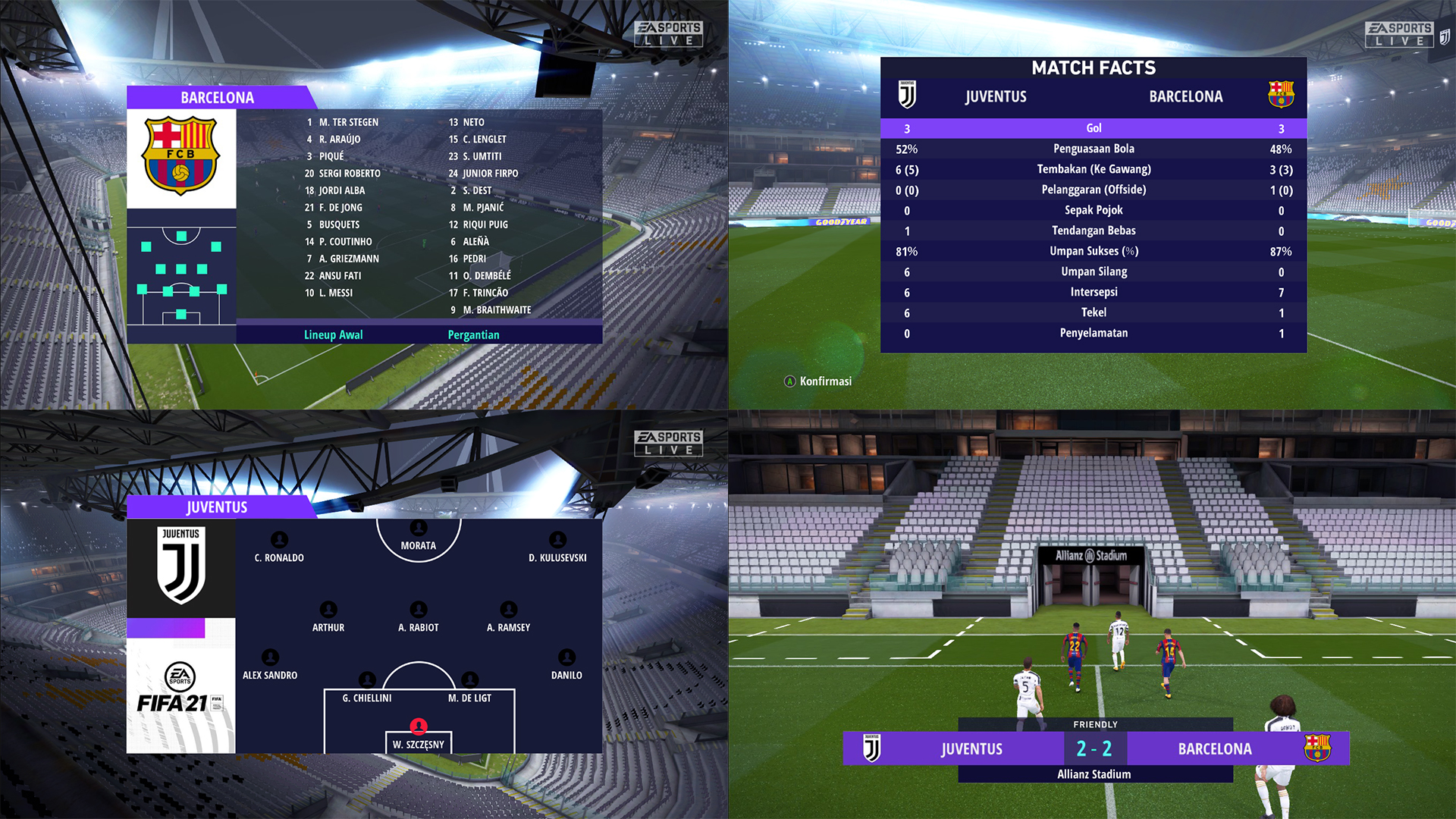Screen dimensions: 1456x819
Task: Expand the Penguasaan Bola stat row
Action: point(1093,149)
